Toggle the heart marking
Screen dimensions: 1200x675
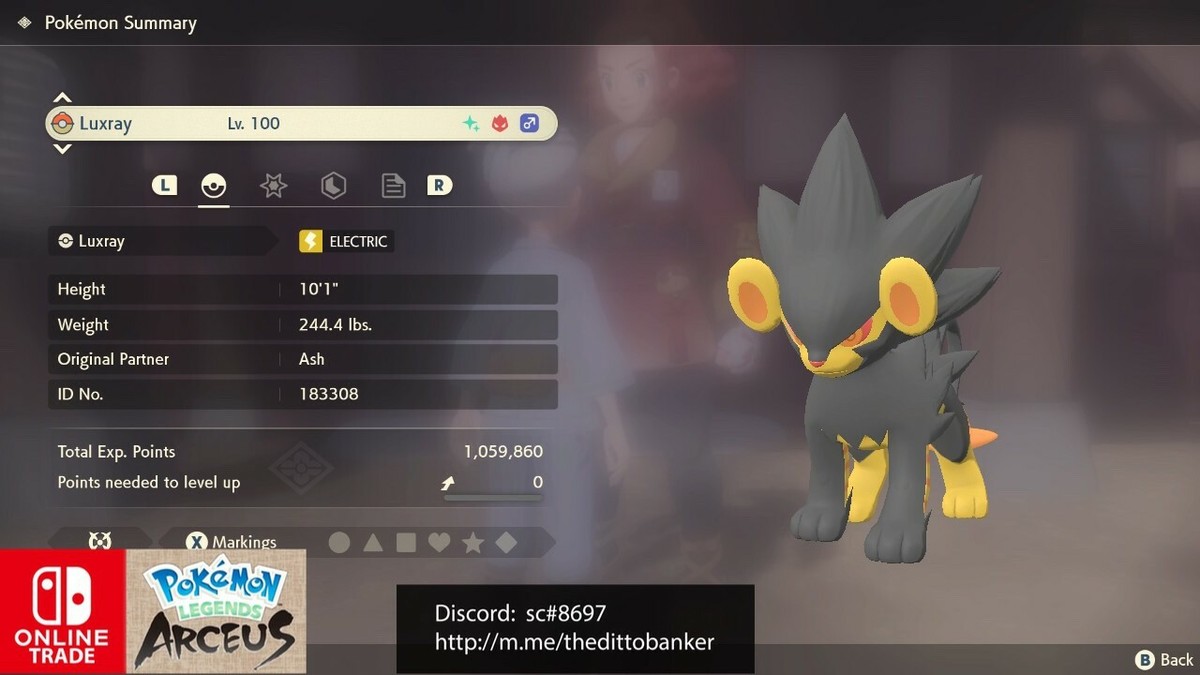pos(439,542)
